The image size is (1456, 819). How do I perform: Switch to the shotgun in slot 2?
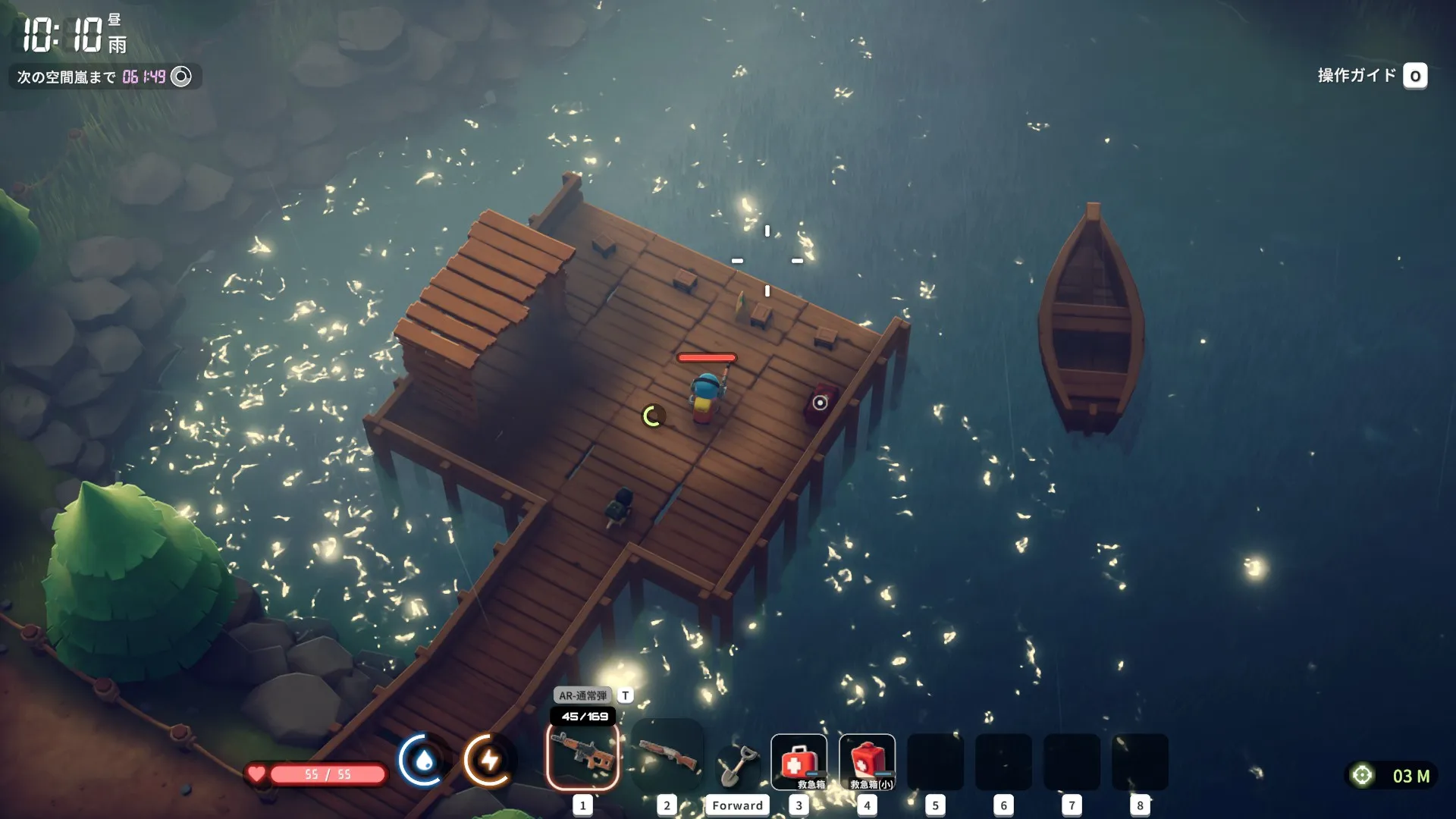pos(667,758)
